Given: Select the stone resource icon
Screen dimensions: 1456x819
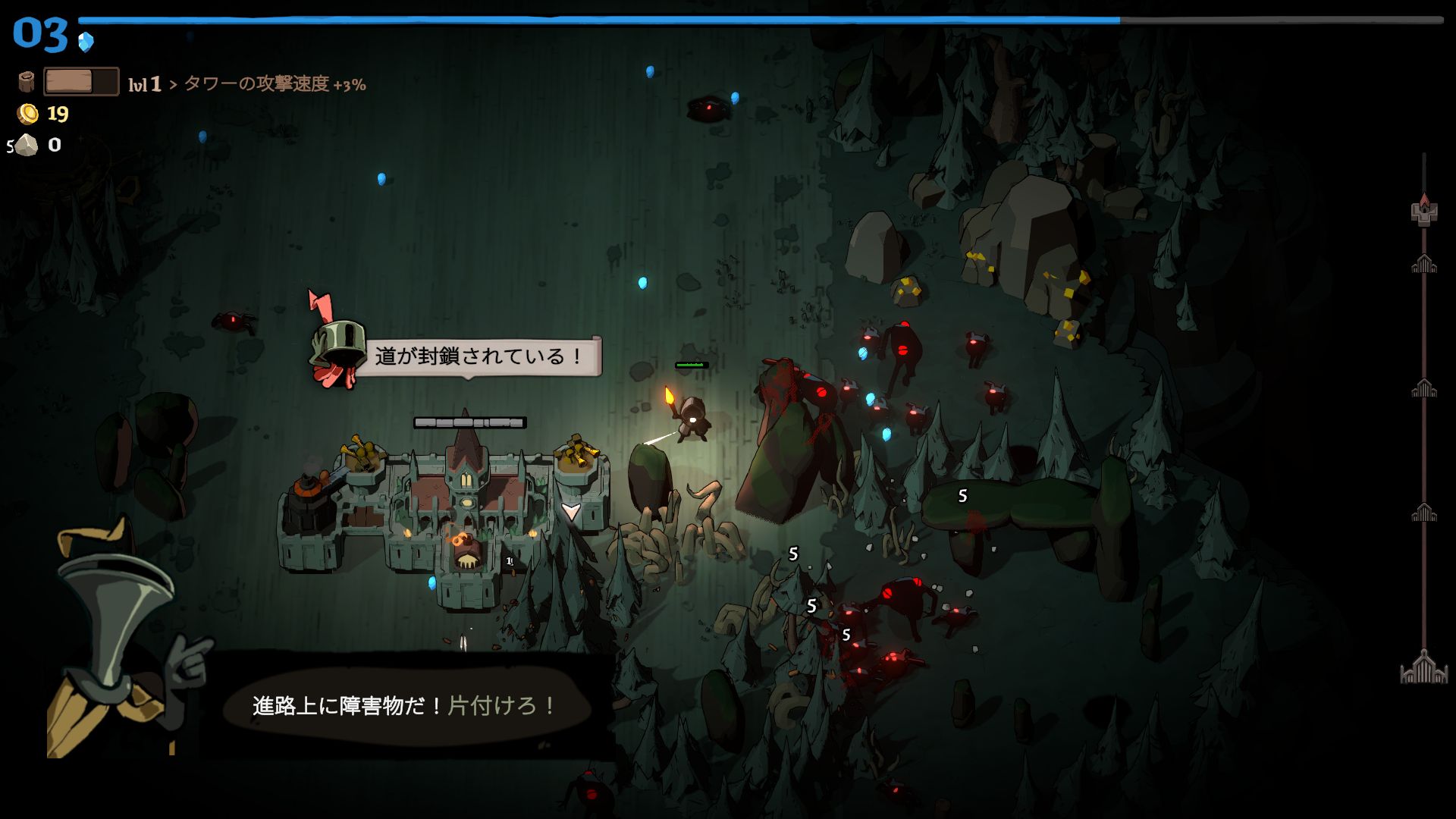Looking at the screenshot, I should click(x=27, y=145).
